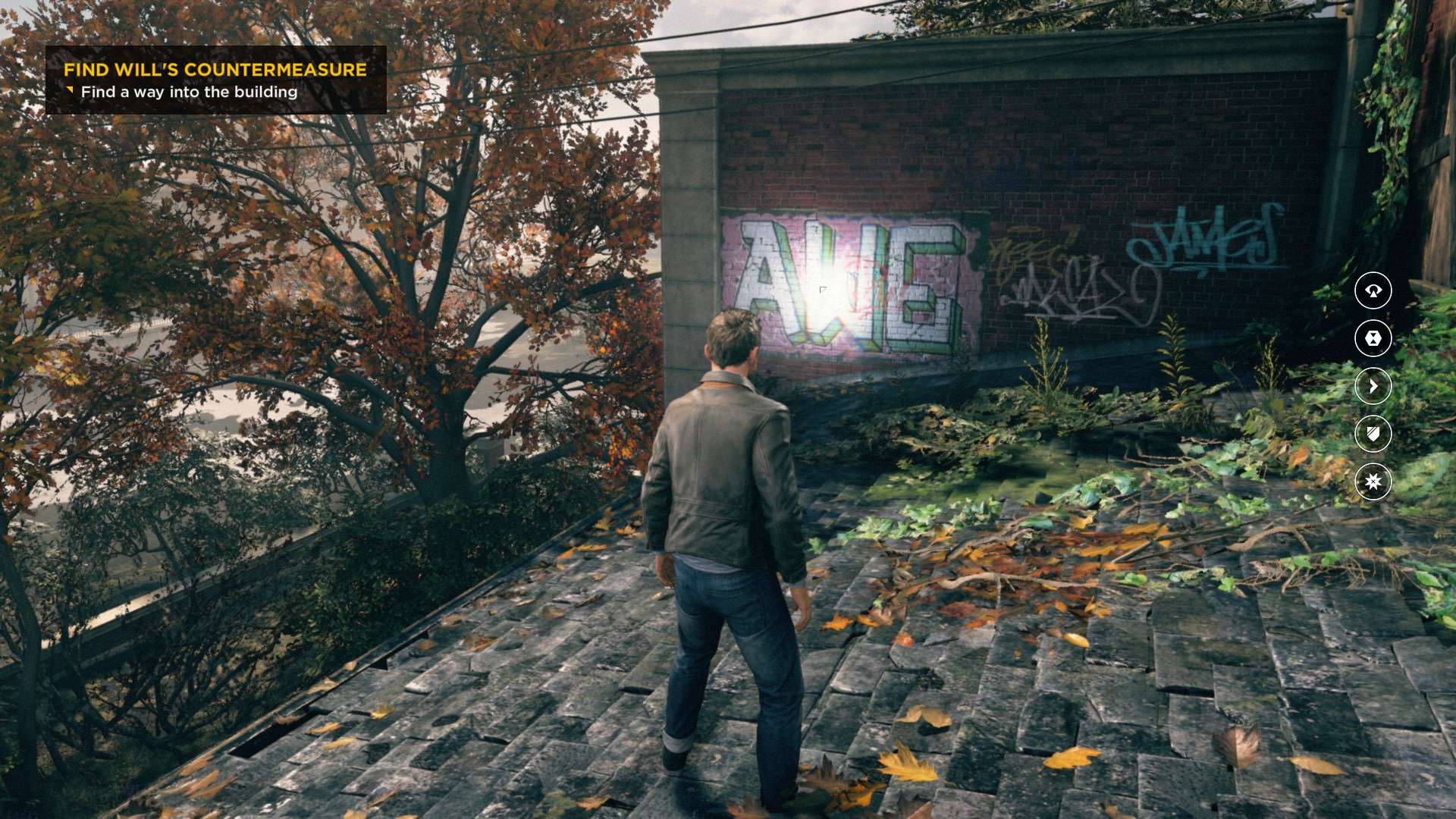Select the Time Shield ability icon
Screen dimensions: 1456x819
1373,434
